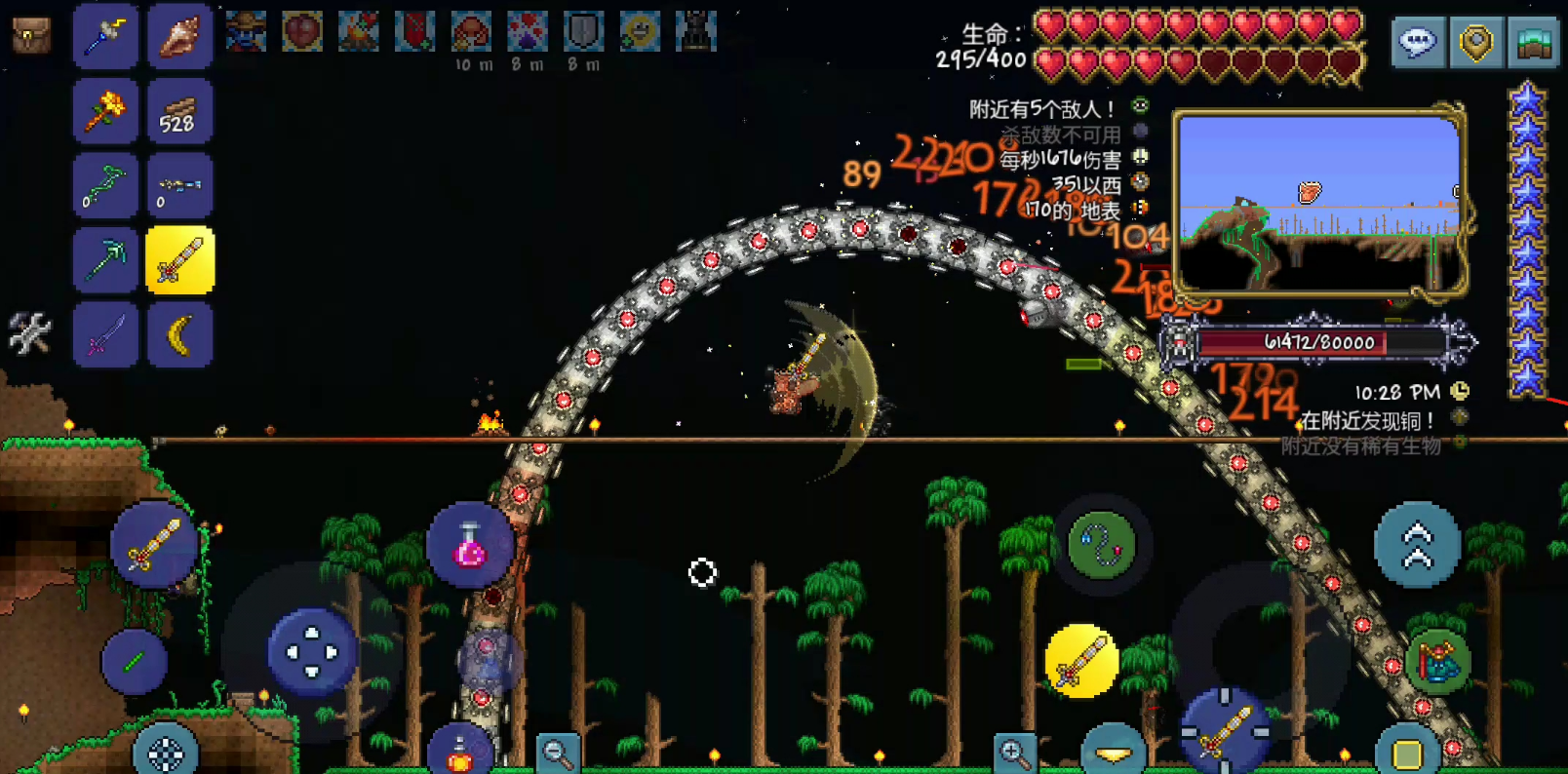Image resolution: width=1568 pixels, height=774 pixels.
Task: Select the golden hammer hotbar slot
Action: [x=105, y=113]
